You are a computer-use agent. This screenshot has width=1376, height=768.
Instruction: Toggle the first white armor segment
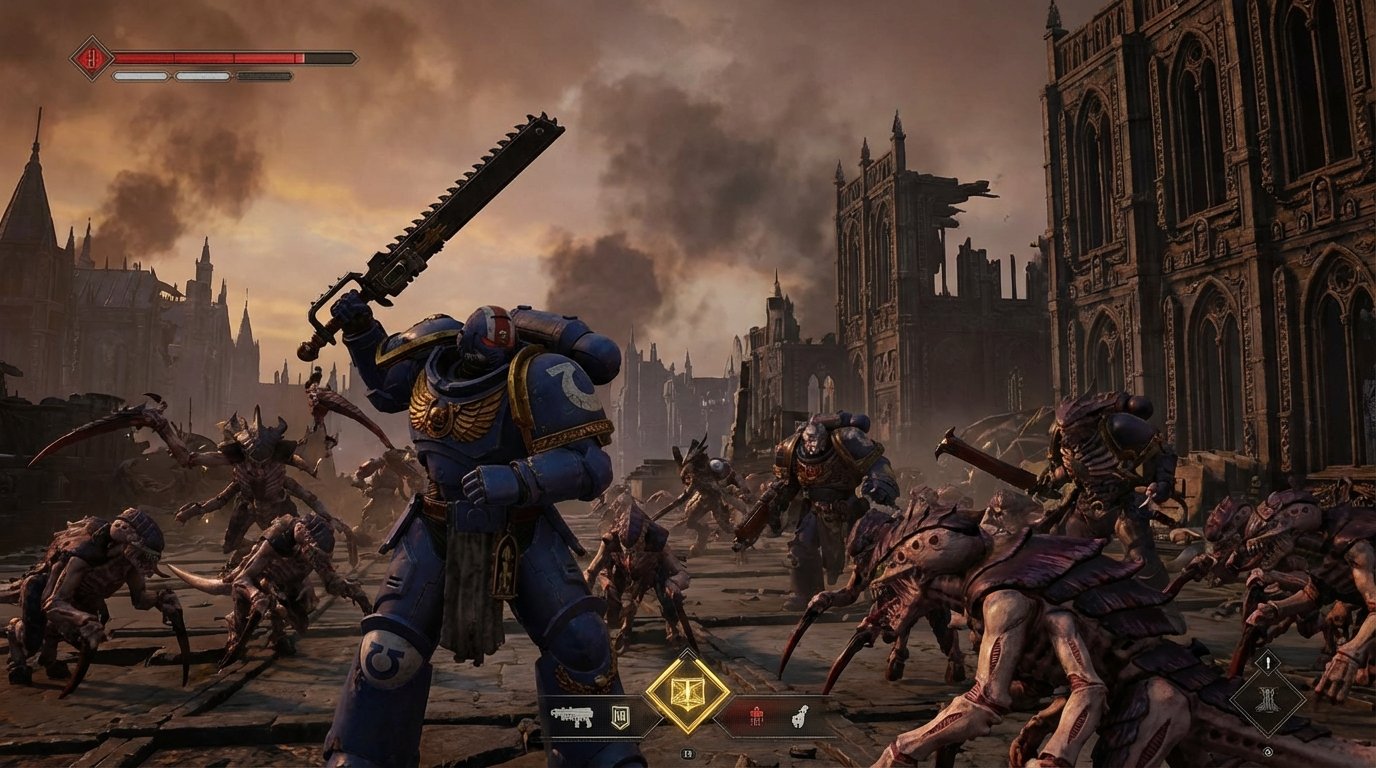(139, 76)
